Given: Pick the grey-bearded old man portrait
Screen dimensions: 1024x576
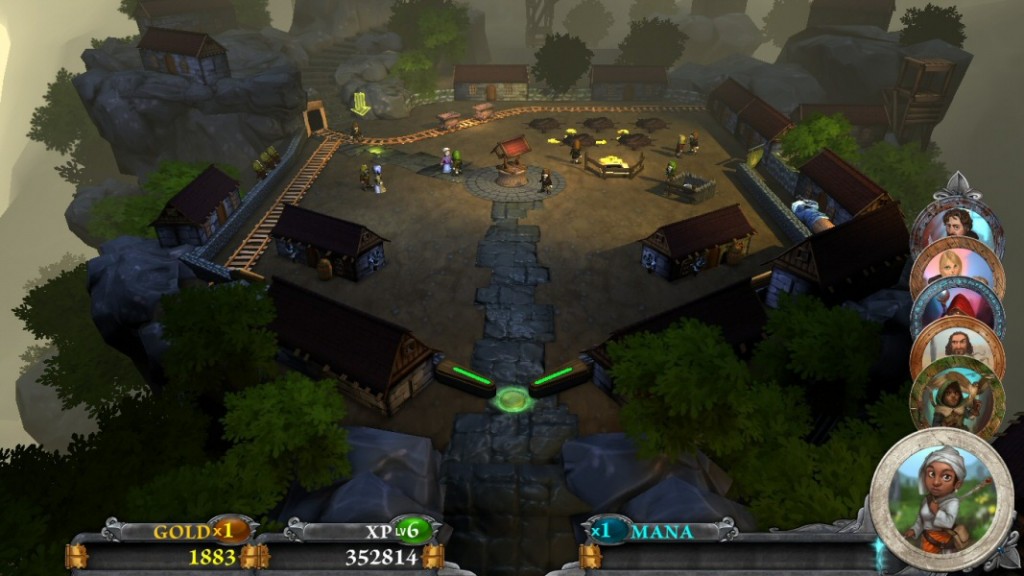Looking at the screenshot, I should (959, 349).
